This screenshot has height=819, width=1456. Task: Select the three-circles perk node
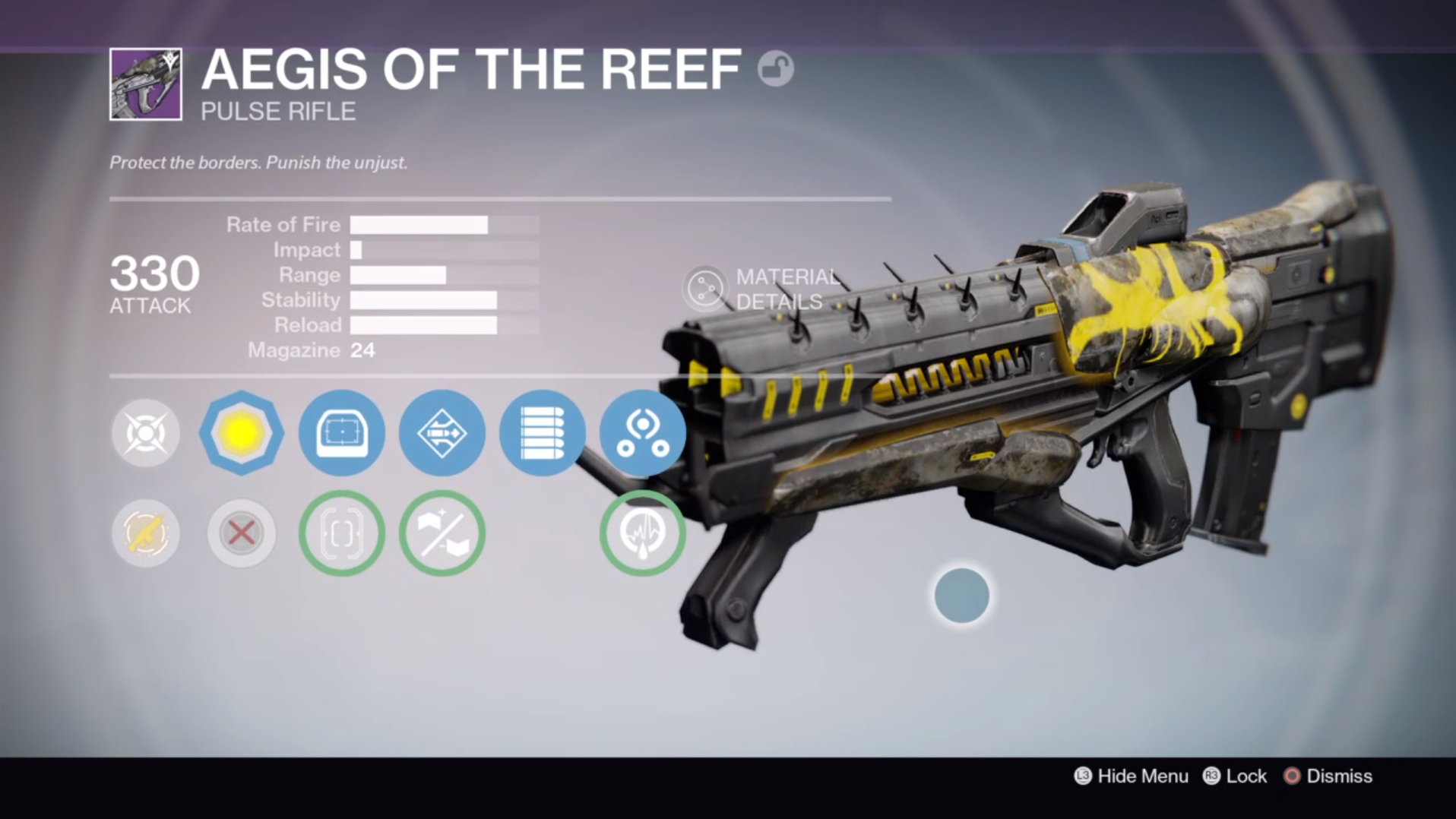point(642,433)
